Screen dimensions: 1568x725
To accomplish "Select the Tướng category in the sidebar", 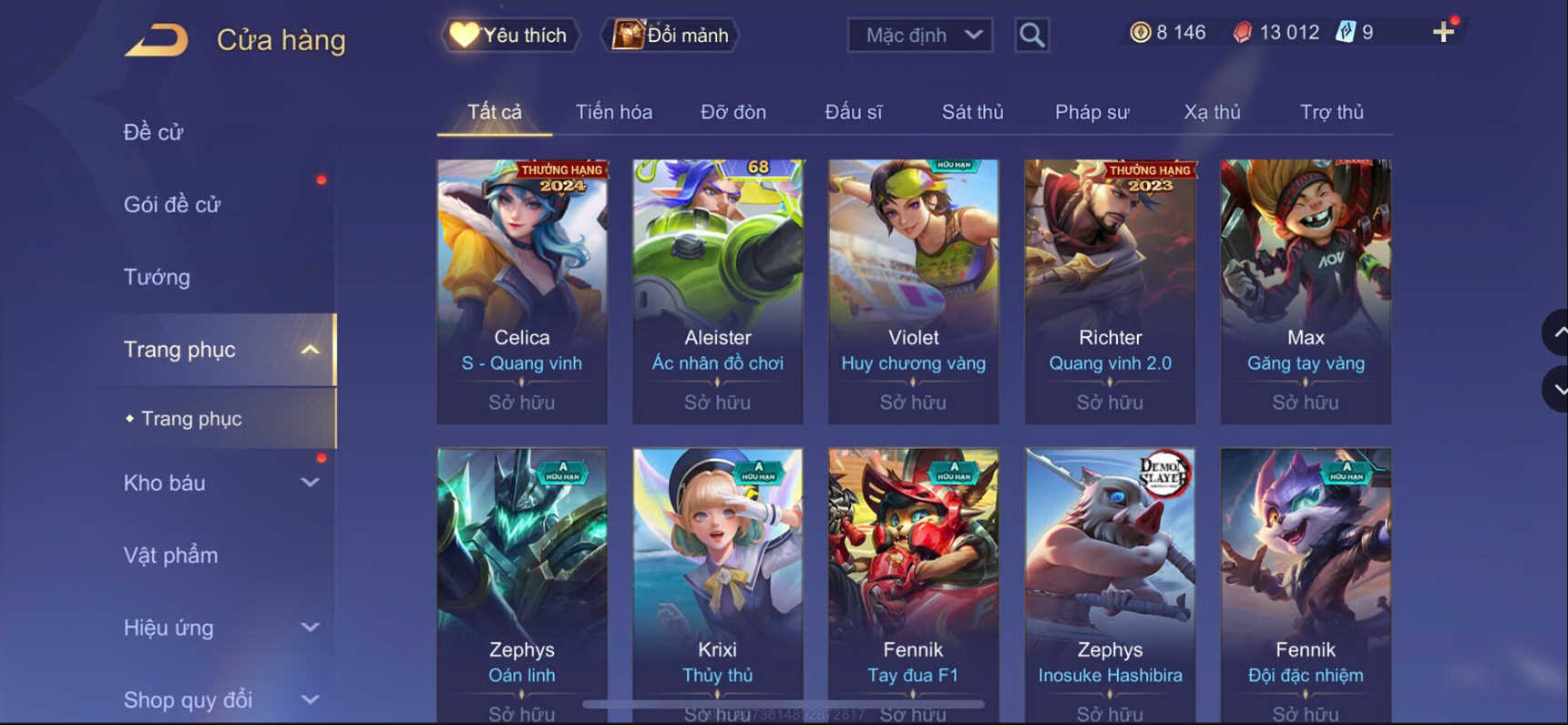I will pyautogui.click(x=157, y=276).
